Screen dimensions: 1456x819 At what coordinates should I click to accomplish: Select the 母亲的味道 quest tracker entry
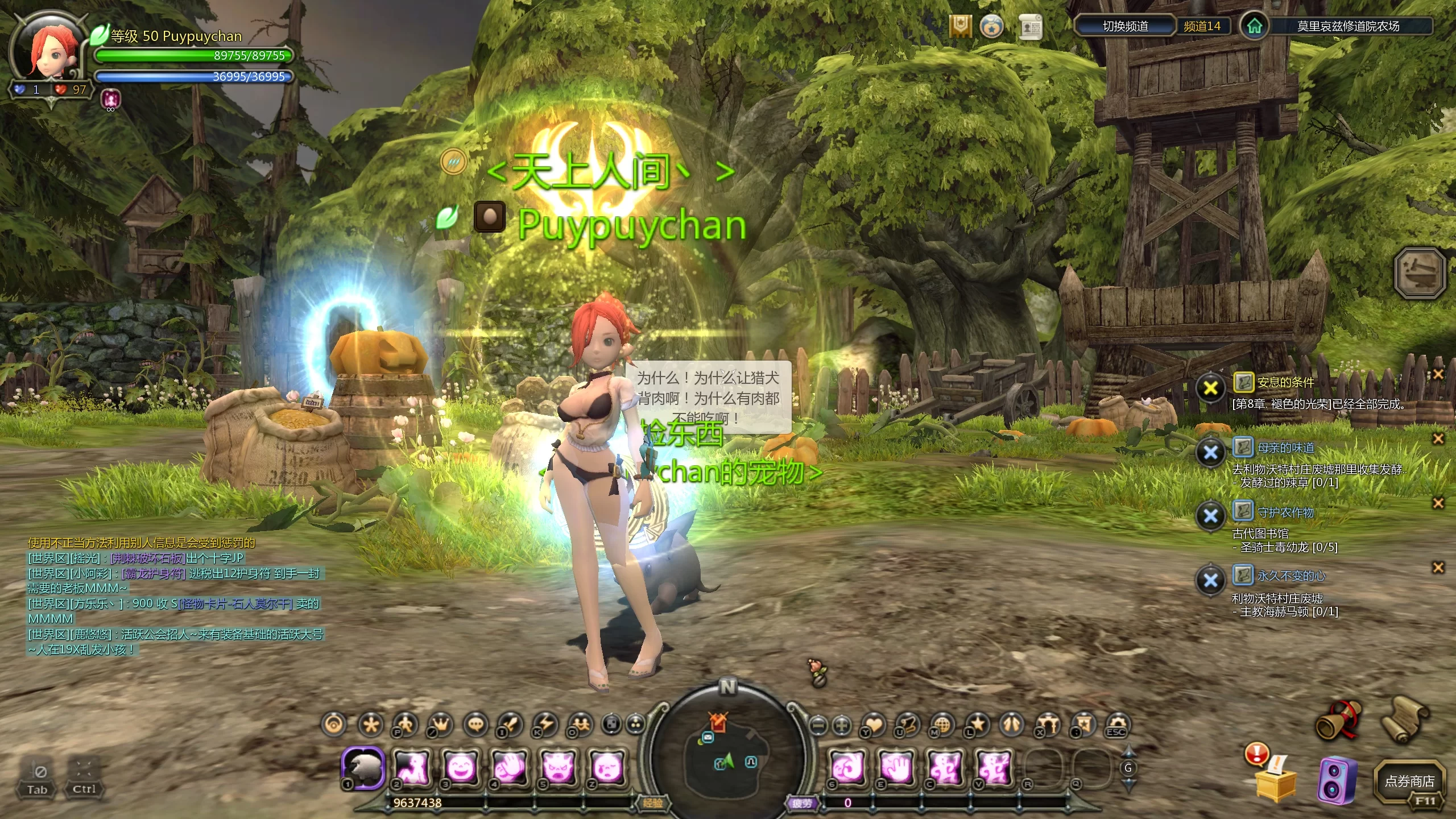click(x=1285, y=448)
